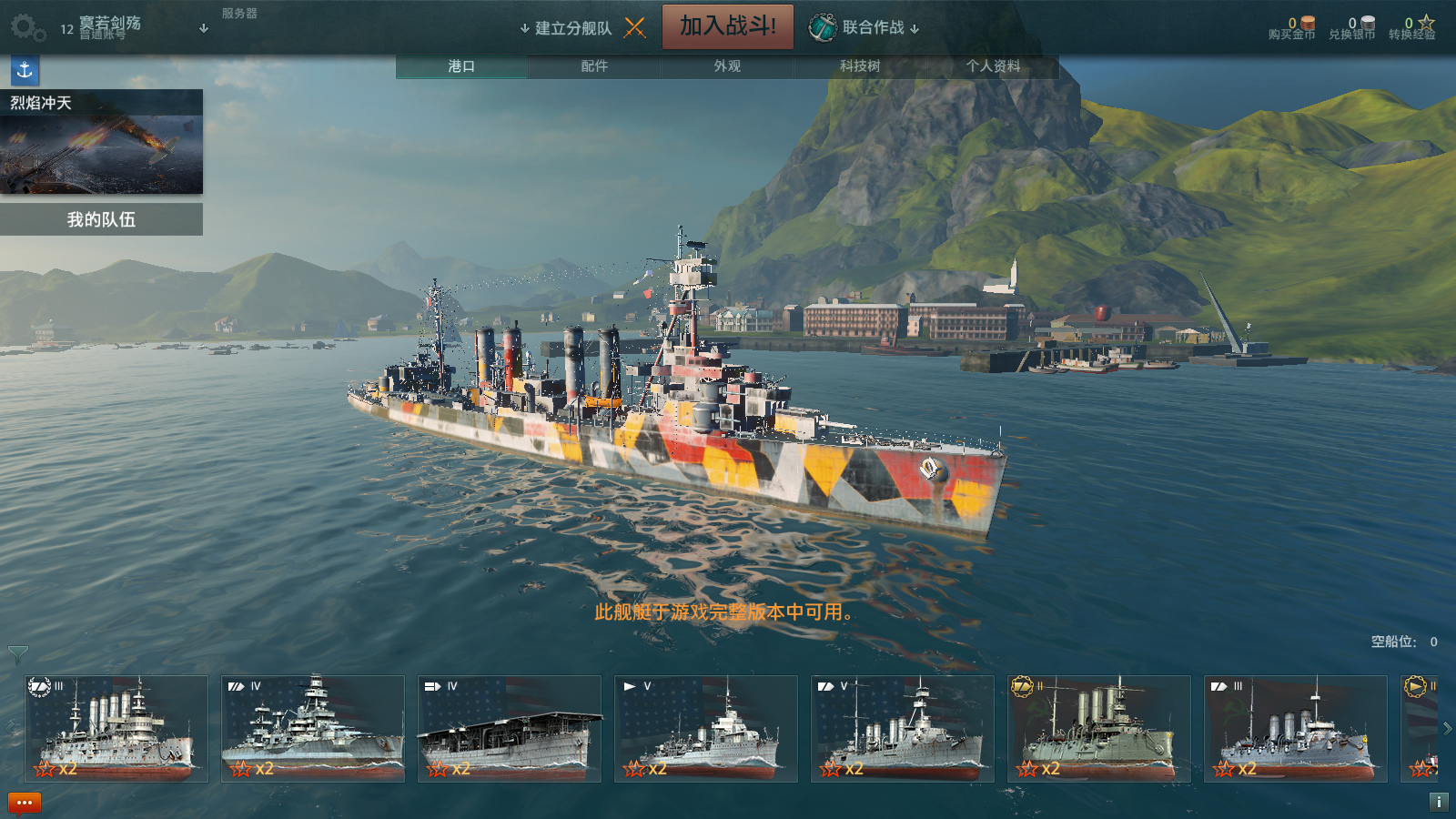Screen dimensions: 1456x819
Task: Open 兑换银币 credit exchange
Action: [1352, 29]
